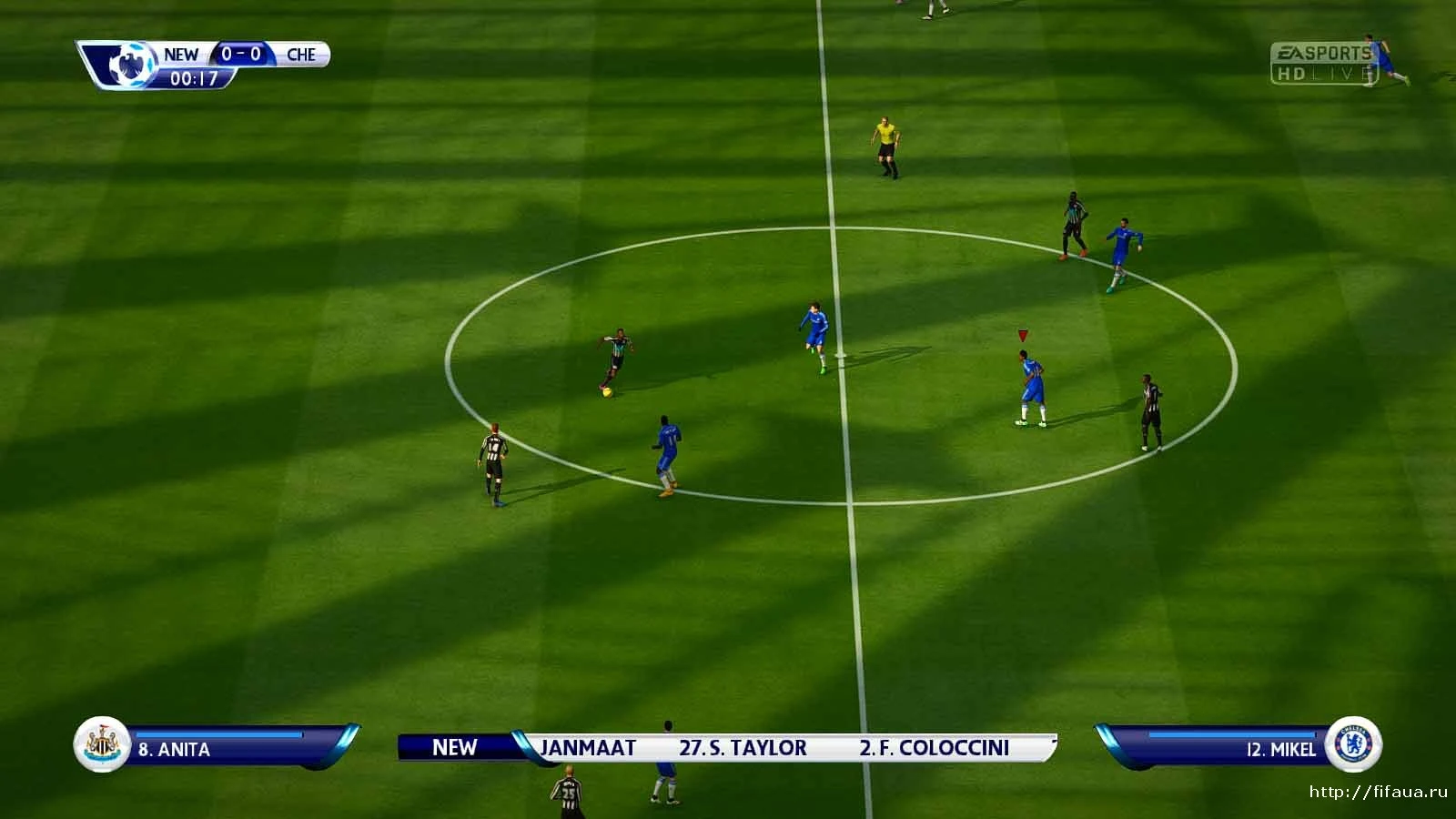Screen dimensions: 1456x819
Task: Toggle the NEW team label on the ticker
Action: pos(455,748)
